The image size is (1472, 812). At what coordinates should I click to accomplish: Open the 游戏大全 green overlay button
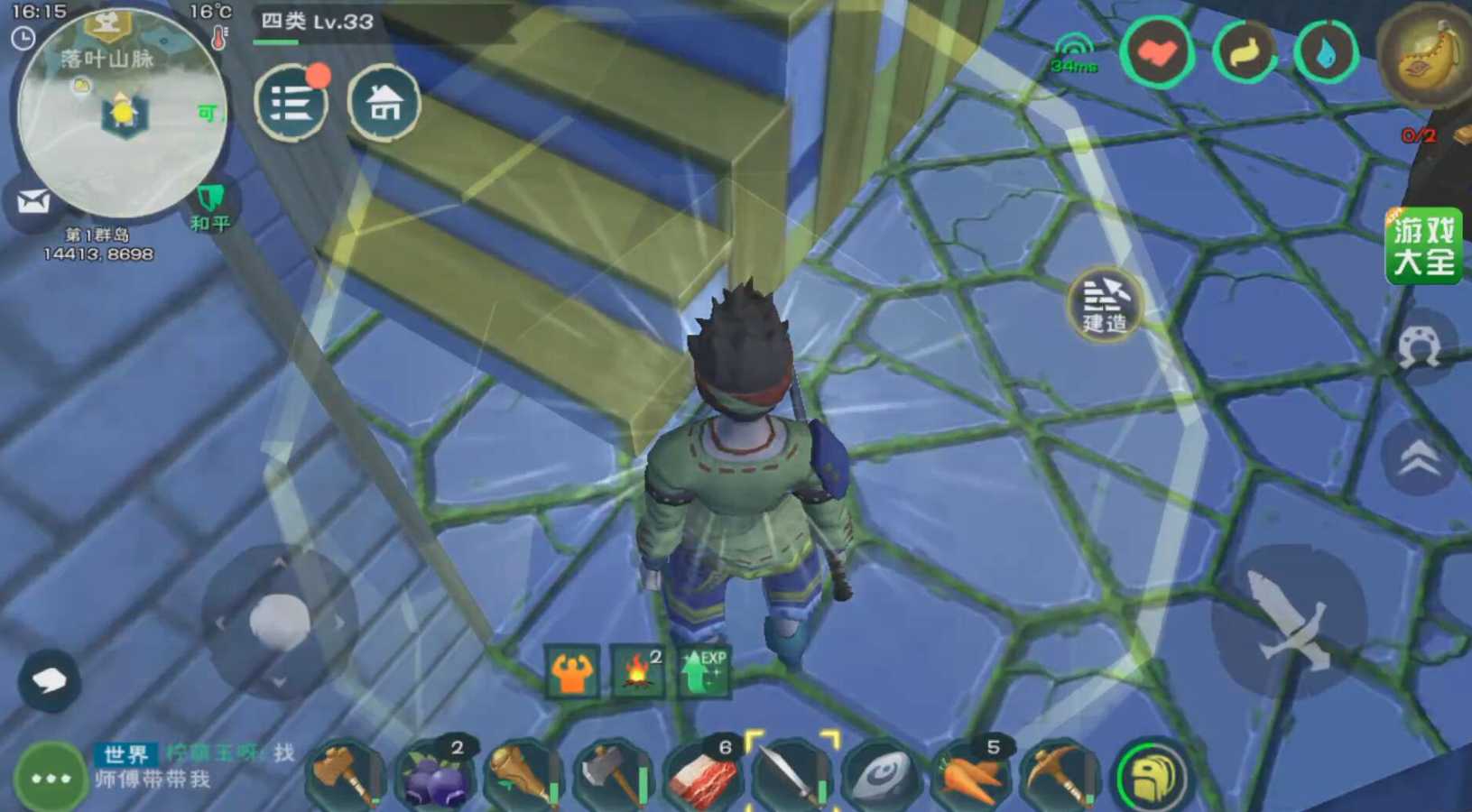tap(1423, 245)
